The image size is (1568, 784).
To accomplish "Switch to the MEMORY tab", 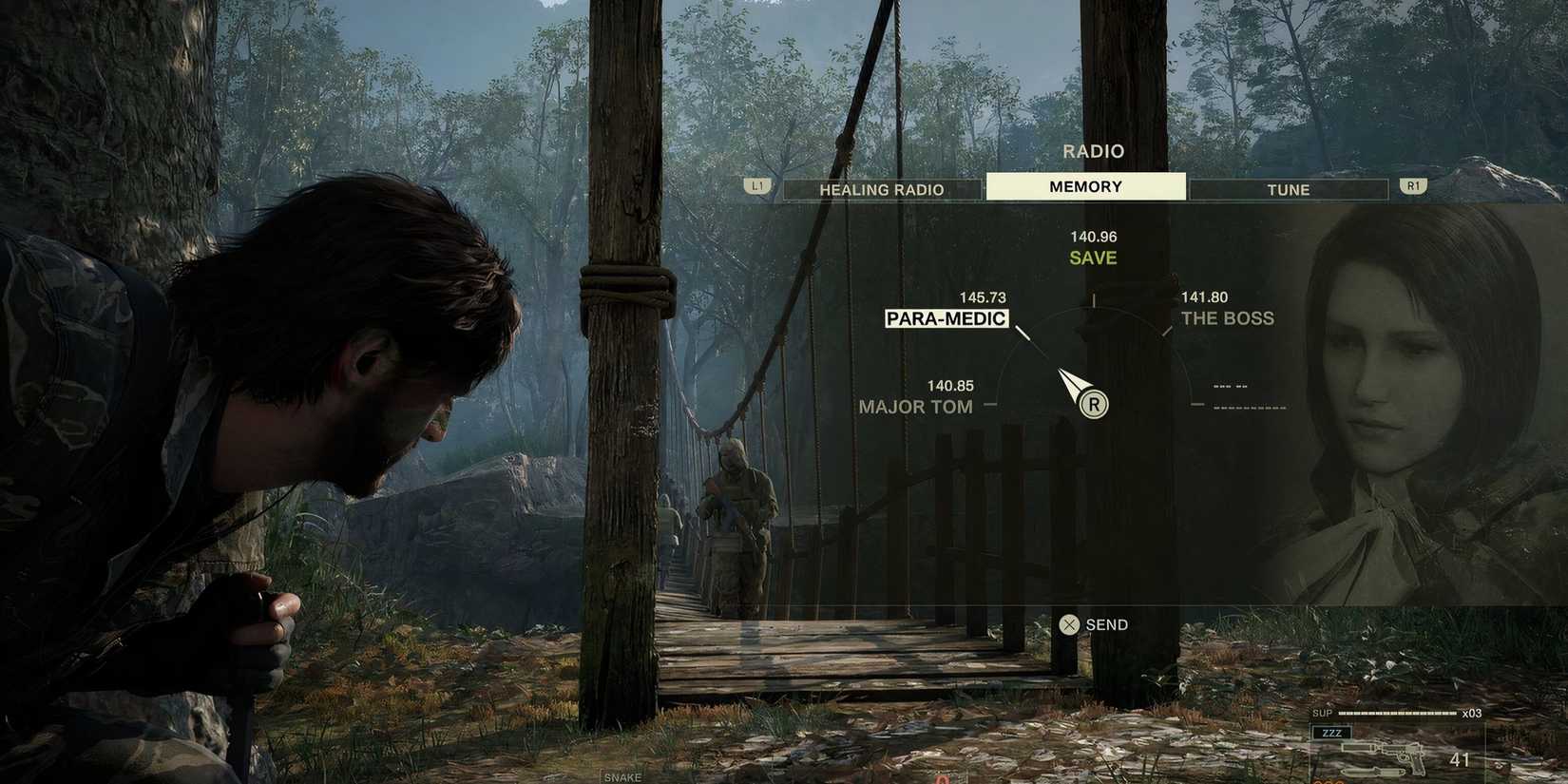I will tap(1085, 185).
